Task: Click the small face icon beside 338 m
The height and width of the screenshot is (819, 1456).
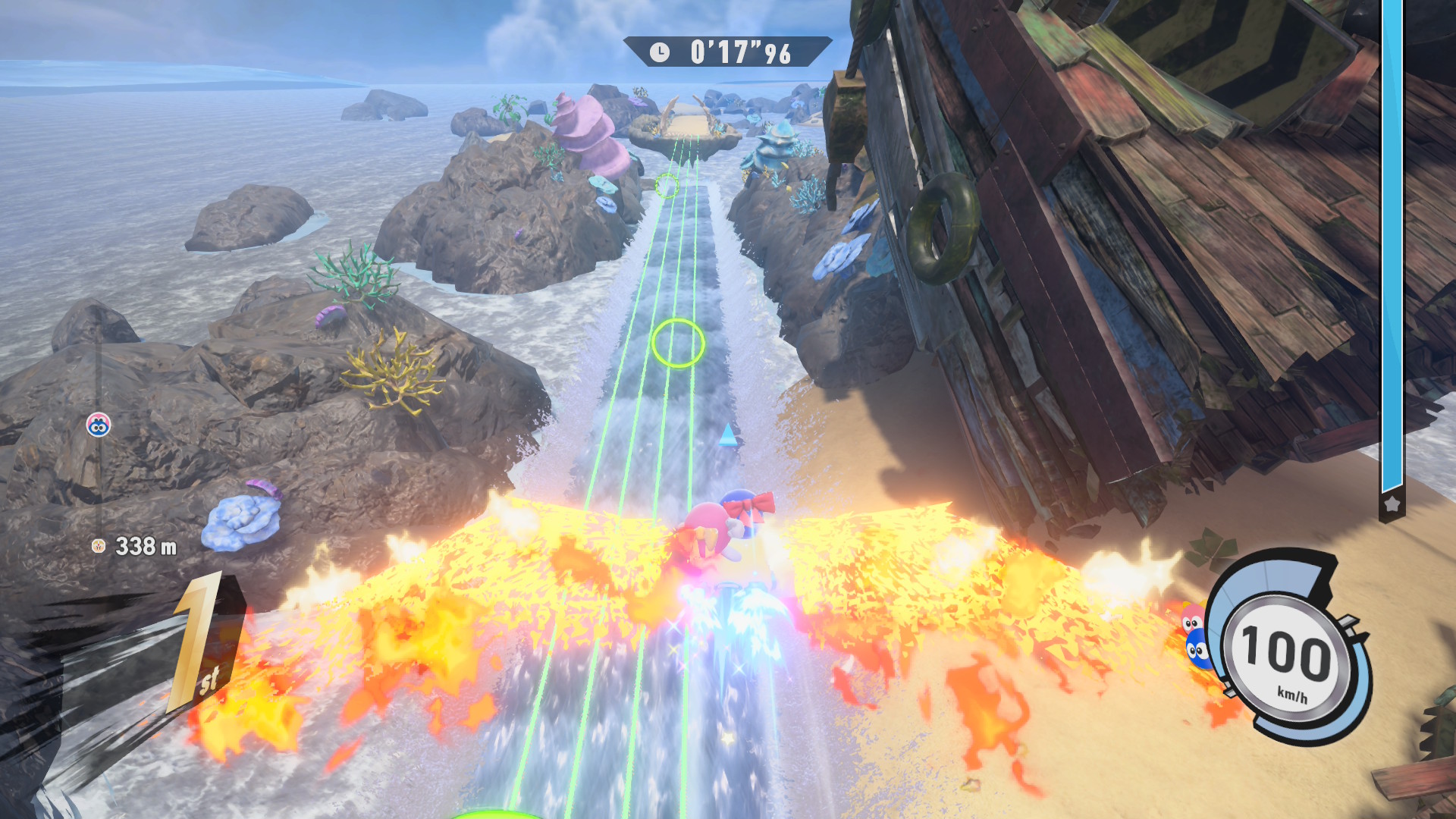Action: pyautogui.click(x=98, y=545)
